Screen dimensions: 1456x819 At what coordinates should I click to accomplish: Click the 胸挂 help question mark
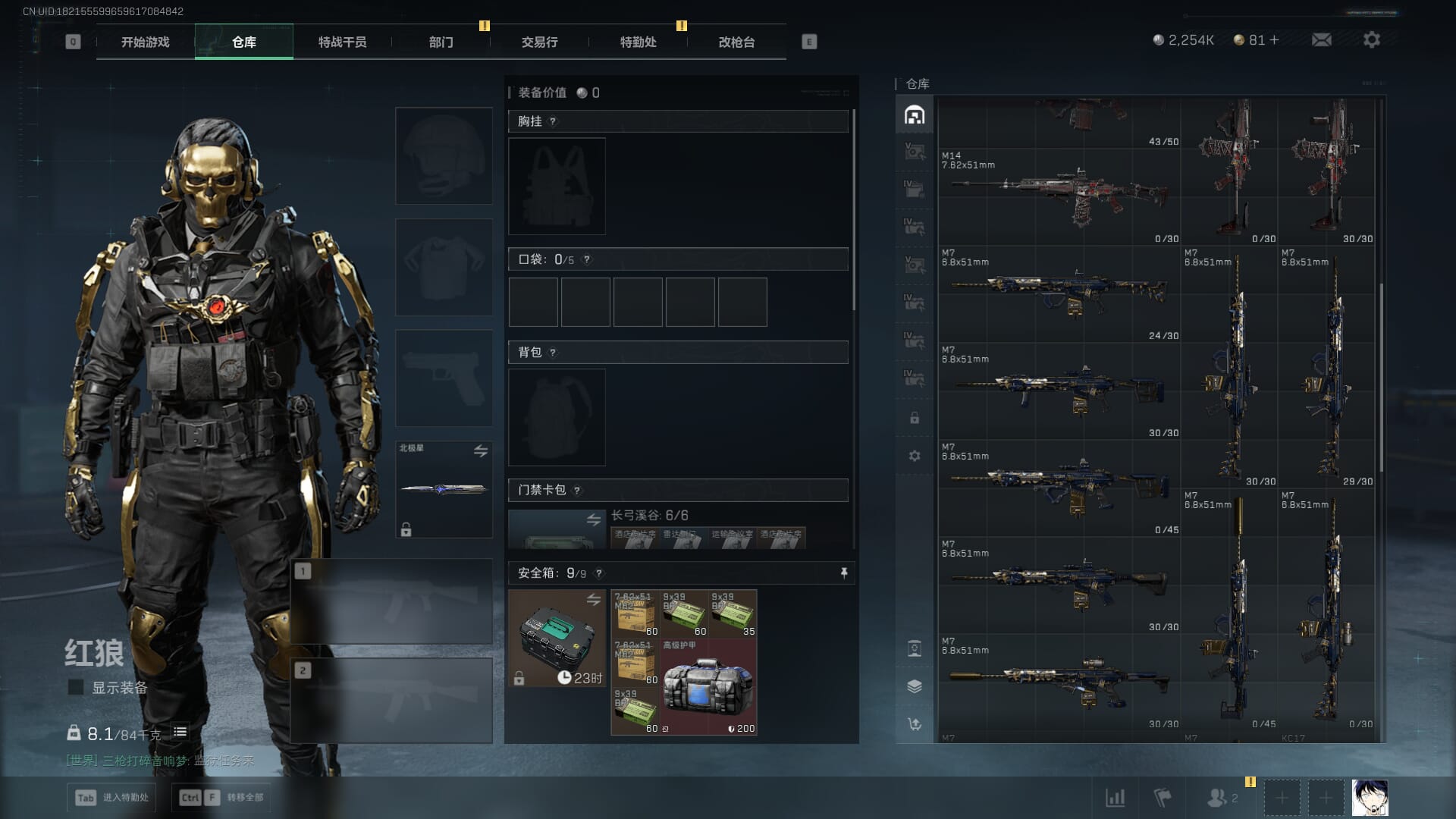pos(553,121)
